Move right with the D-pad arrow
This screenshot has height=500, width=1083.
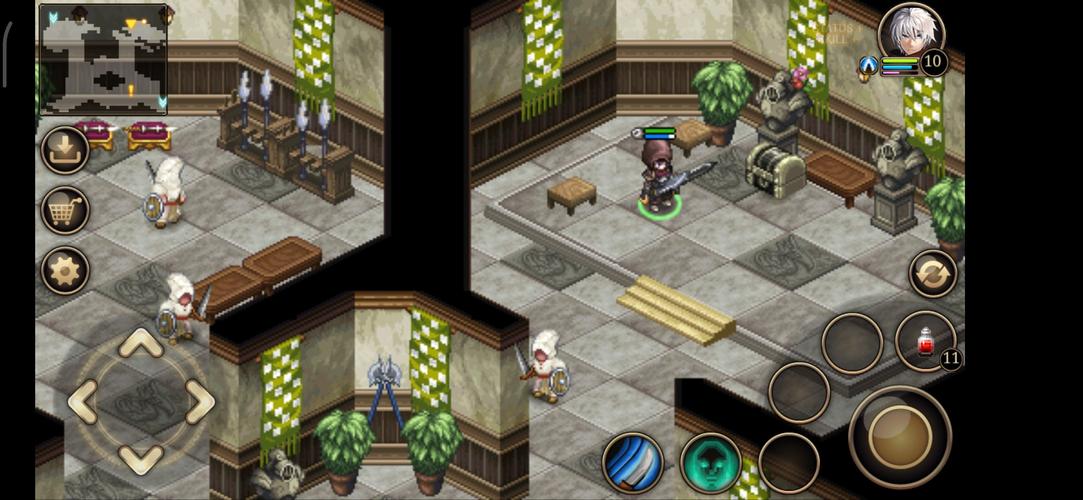tap(199, 402)
